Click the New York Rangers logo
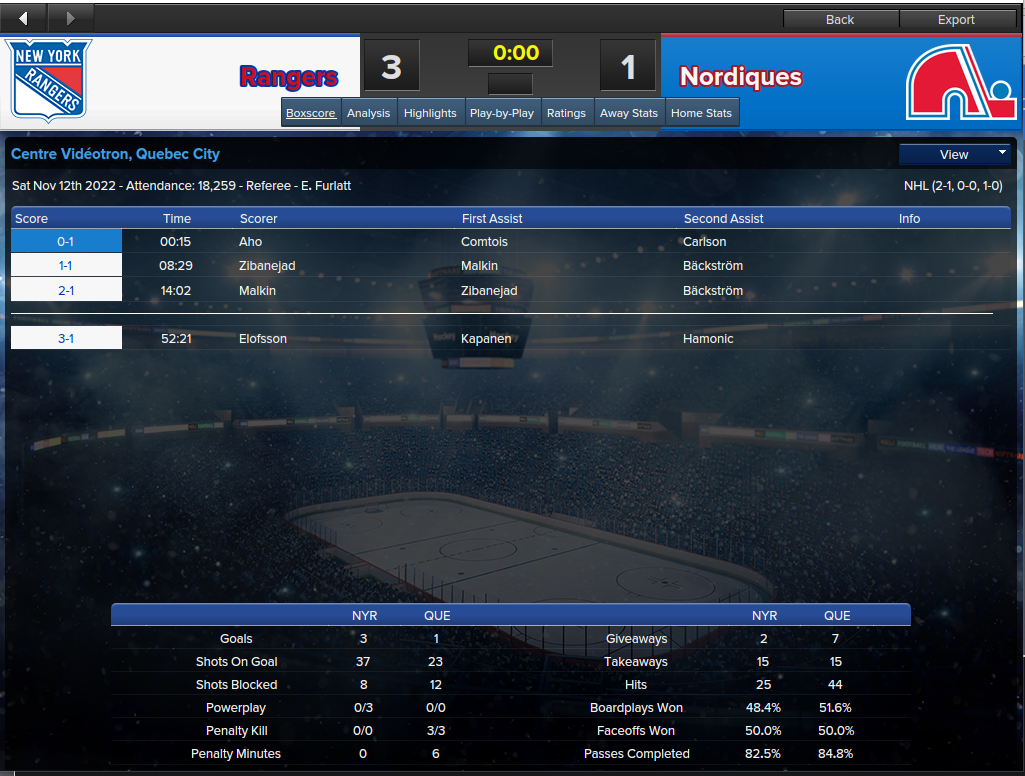The width and height of the screenshot is (1025, 776). (x=48, y=80)
